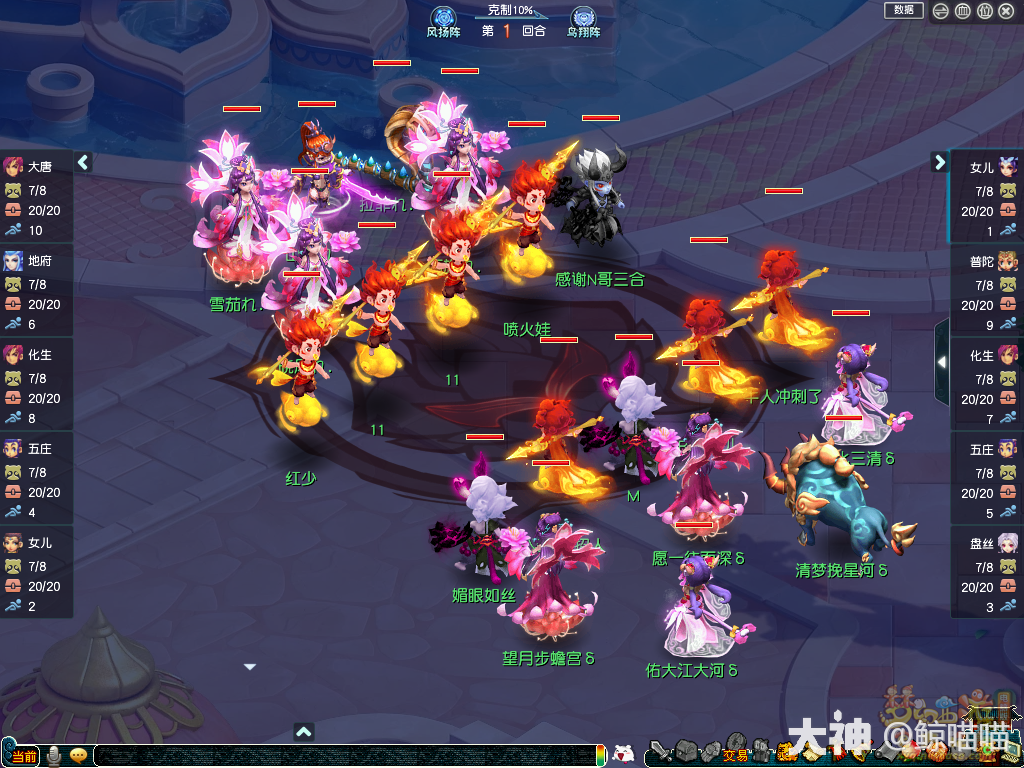1024x768 pixels.
Task: Toggle the 位 position display button
Action: (984, 11)
